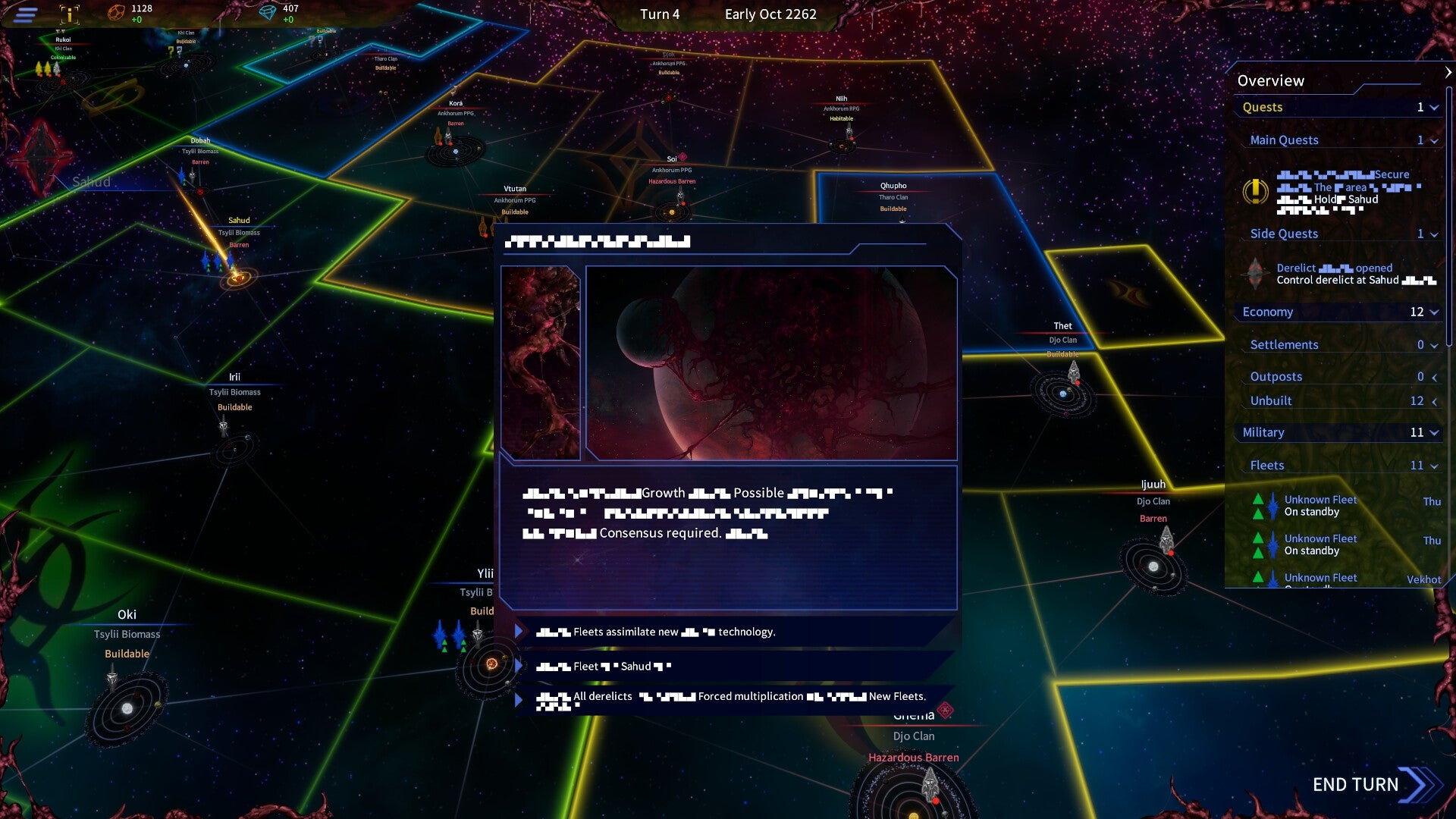
Task: Collapse the Fleets list under Military
Action: [x=1433, y=465]
